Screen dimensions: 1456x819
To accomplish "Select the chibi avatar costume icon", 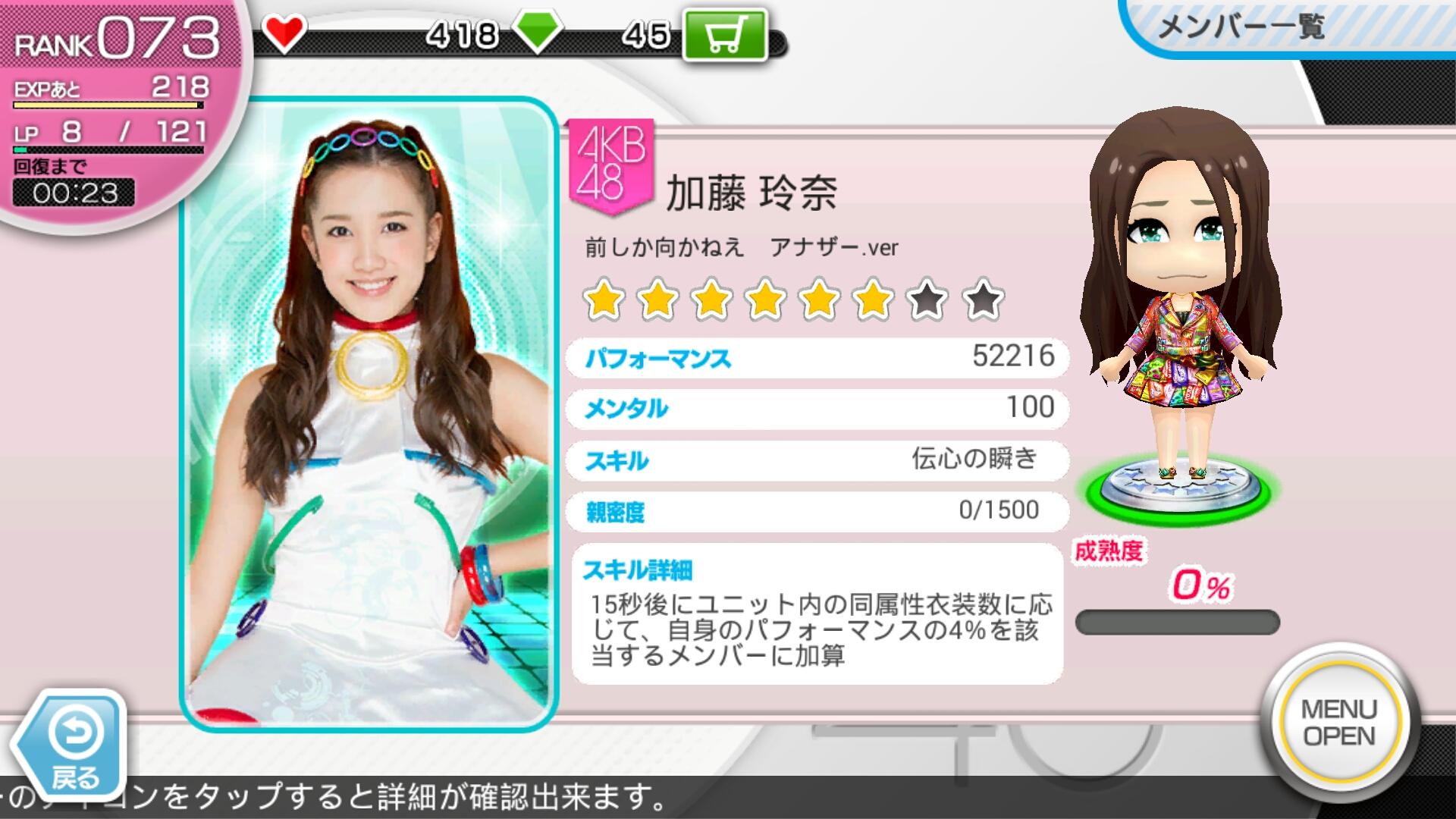I will point(1179,303).
